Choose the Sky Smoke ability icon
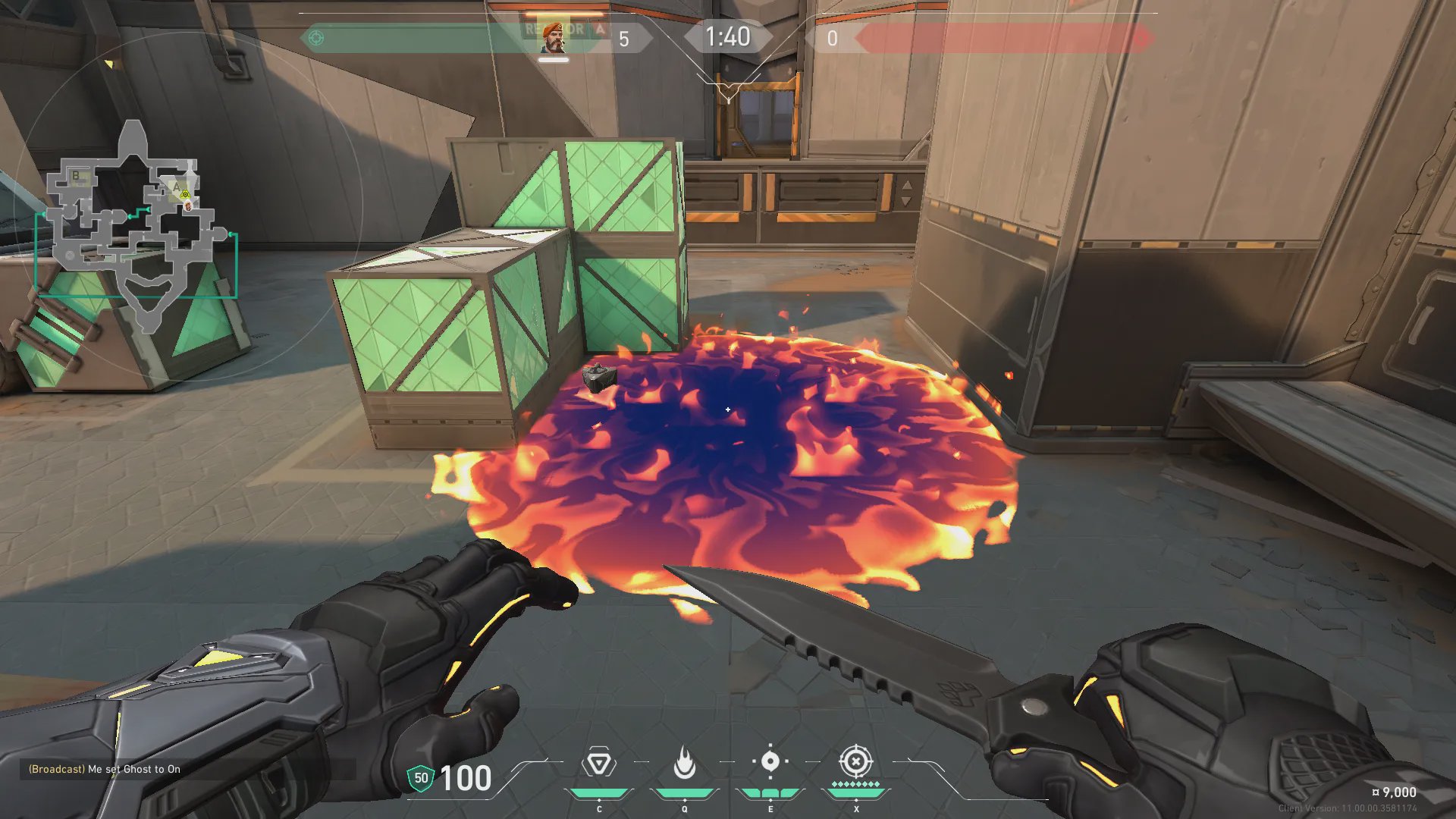This screenshot has height=819, width=1456. point(770,762)
